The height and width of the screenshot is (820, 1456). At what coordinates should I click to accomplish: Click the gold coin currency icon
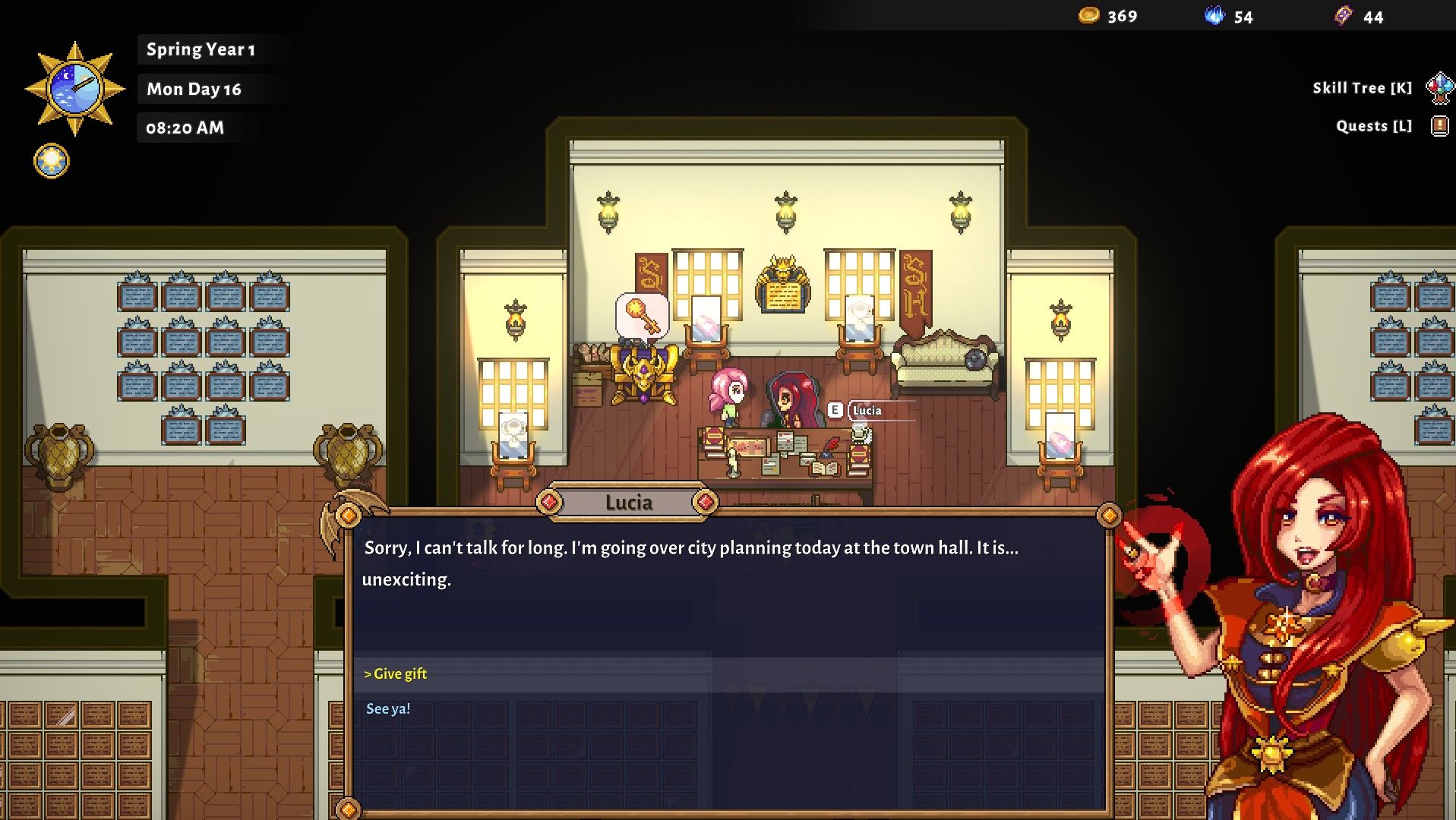(x=1087, y=14)
